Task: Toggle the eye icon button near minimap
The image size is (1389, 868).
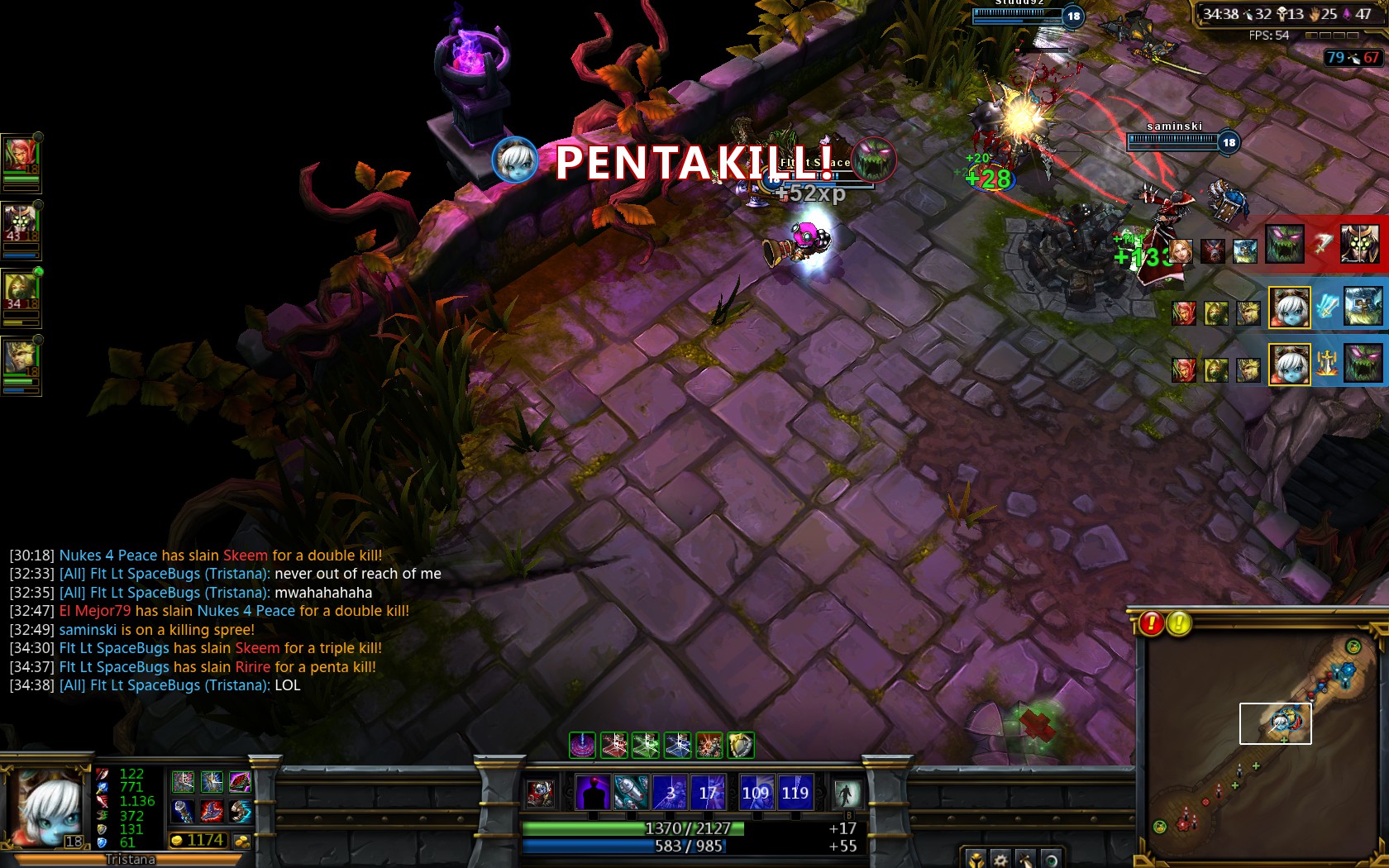Action: pyautogui.click(x=1050, y=859)
